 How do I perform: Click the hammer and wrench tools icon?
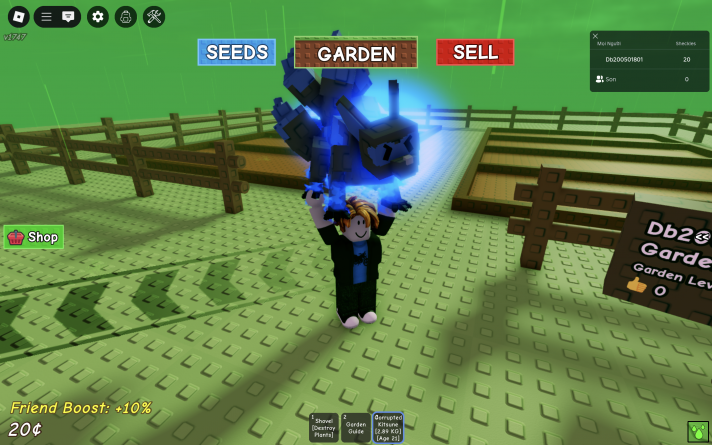154,16
